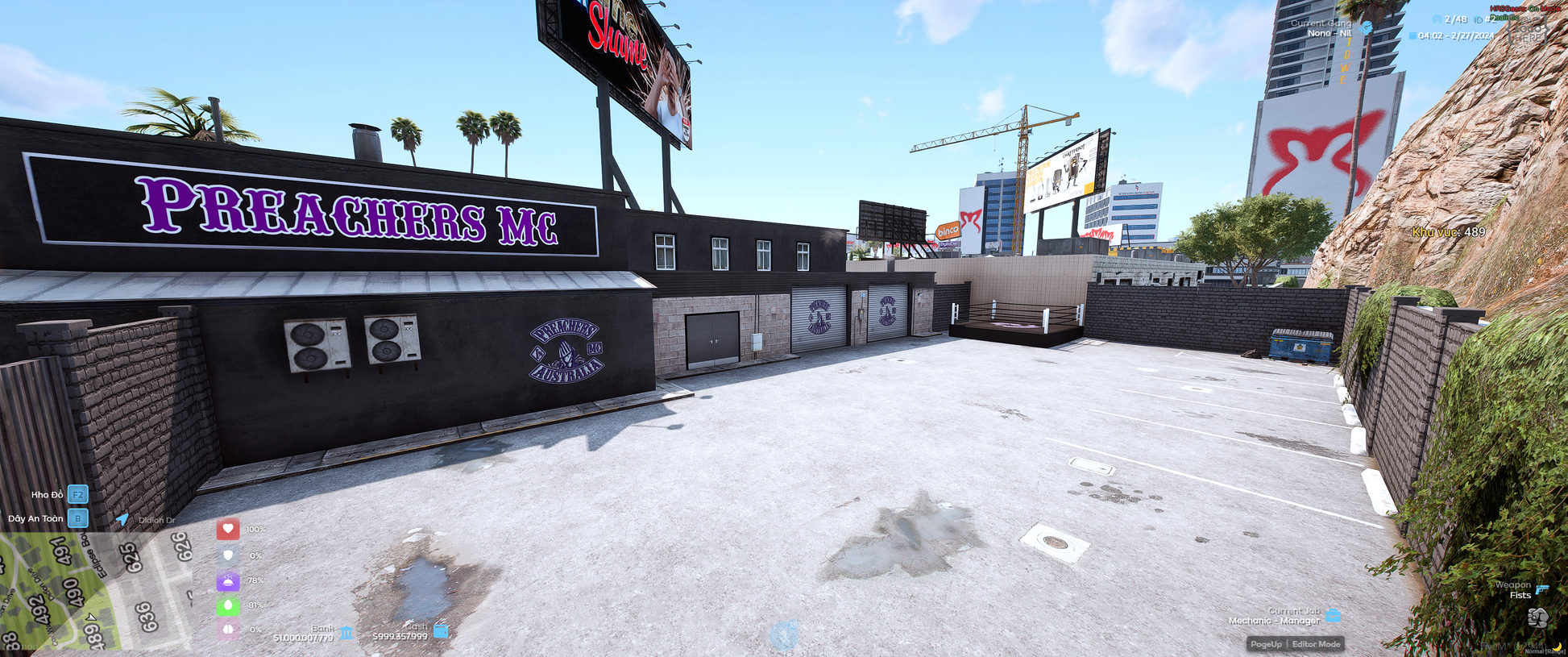Click the blue calendar date icon
Viewport: 1568px width, 657px height.
1412,35
